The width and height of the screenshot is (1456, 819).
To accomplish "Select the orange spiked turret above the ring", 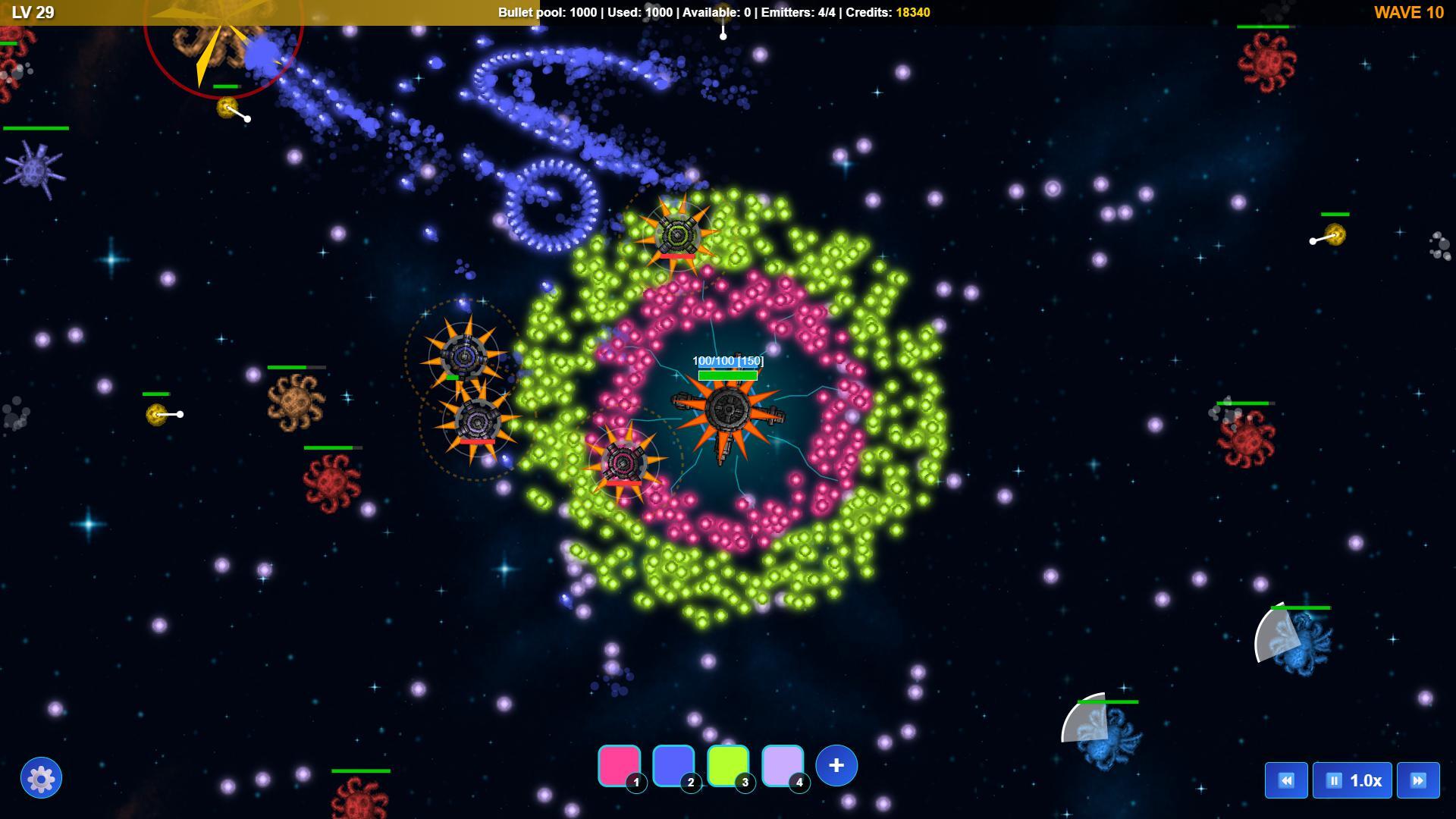I will coord(679,235).
